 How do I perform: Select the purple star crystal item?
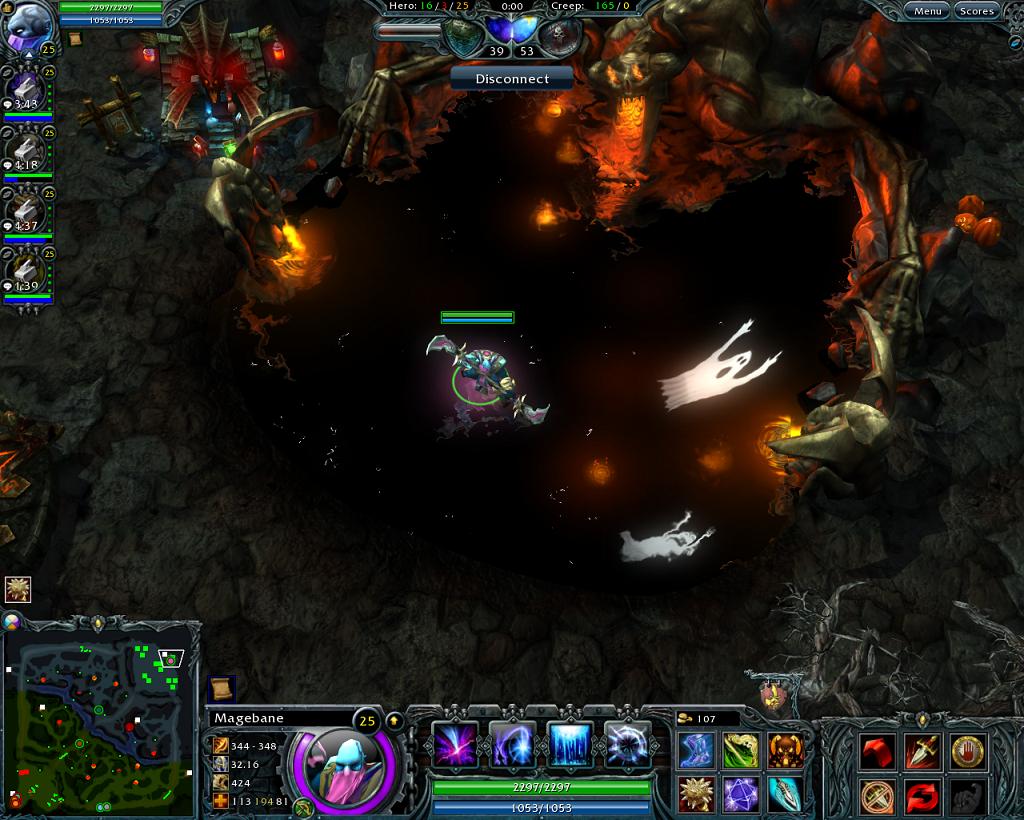[x=741, y=794]
